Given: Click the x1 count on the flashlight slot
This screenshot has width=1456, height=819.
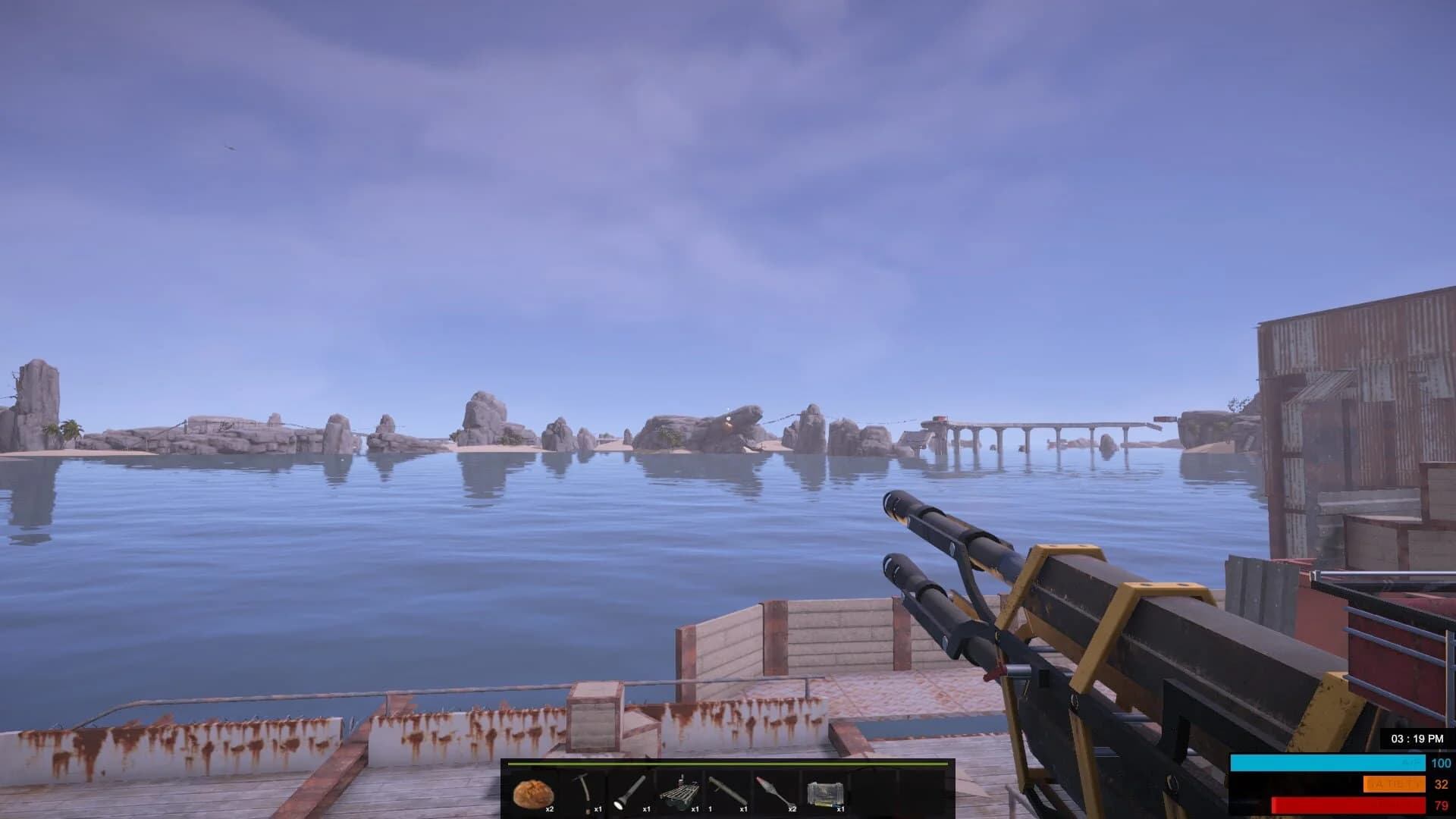Looking at the screenshot, I should [x=647, y=808].
